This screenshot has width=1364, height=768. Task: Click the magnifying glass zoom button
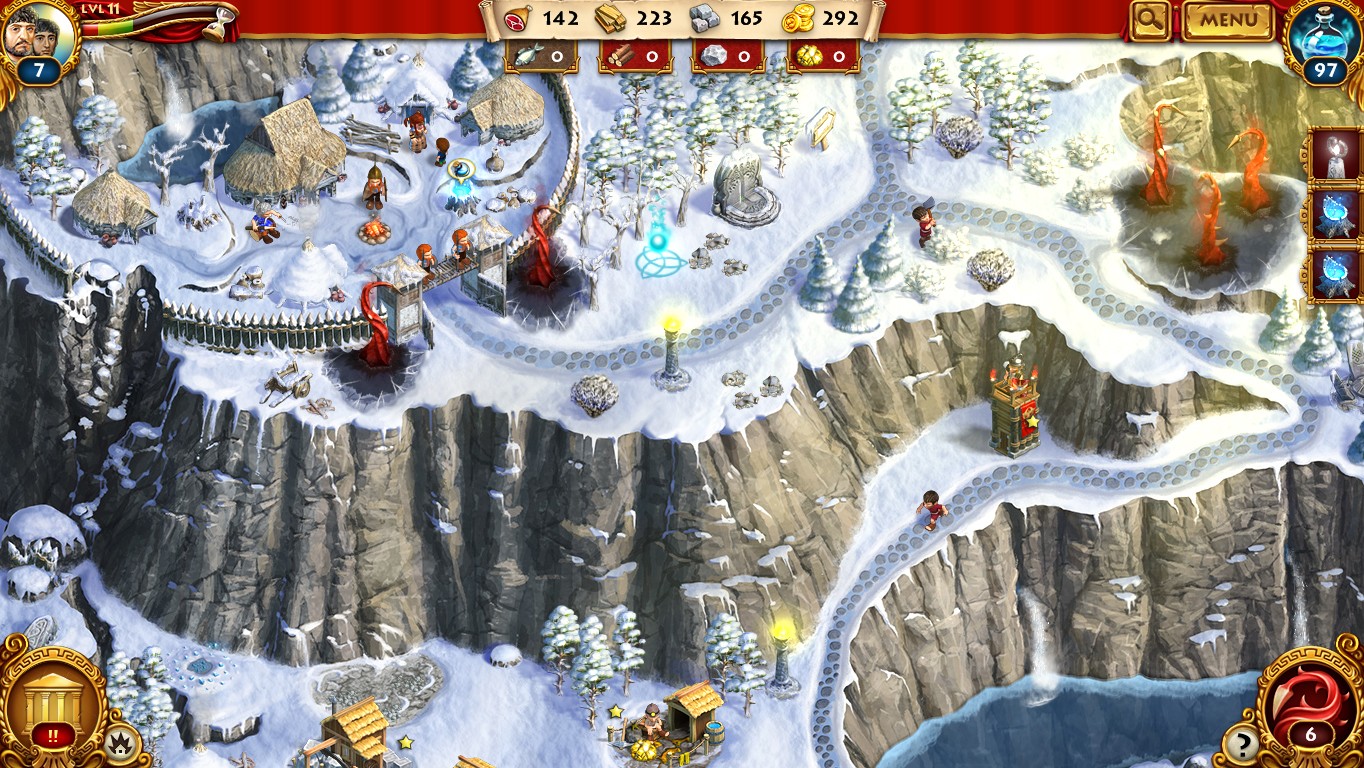1151,20
